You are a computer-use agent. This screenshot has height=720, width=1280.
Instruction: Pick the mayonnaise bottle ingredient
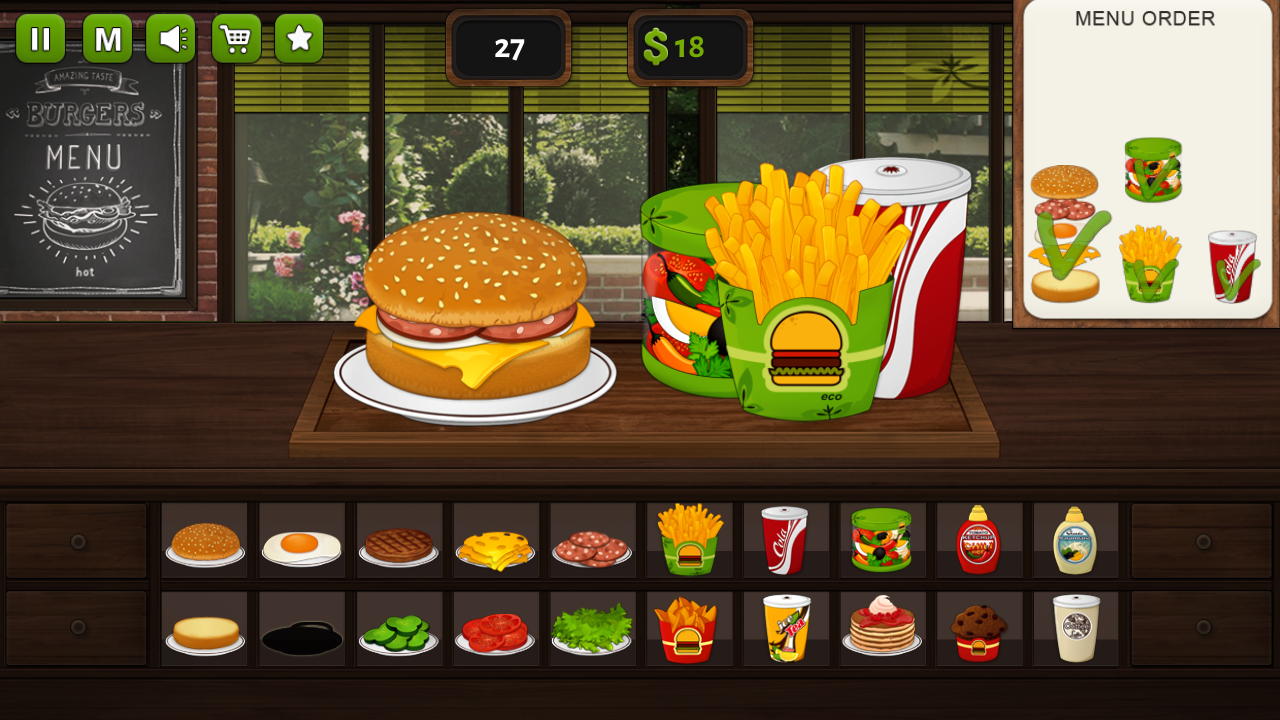click(1075, 540)
